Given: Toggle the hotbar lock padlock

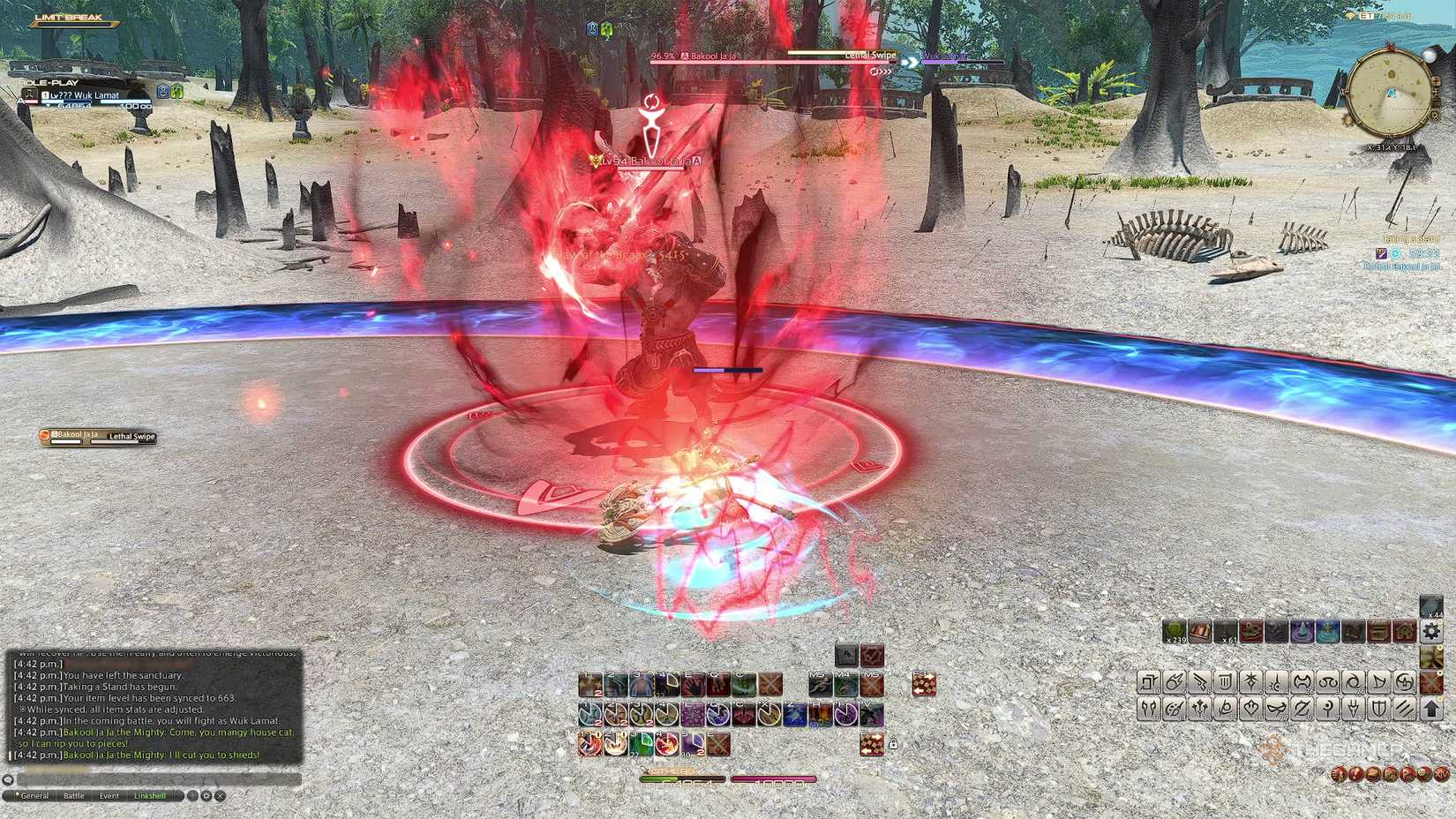Looking at the screenshot, I should (x=894, y=743).
